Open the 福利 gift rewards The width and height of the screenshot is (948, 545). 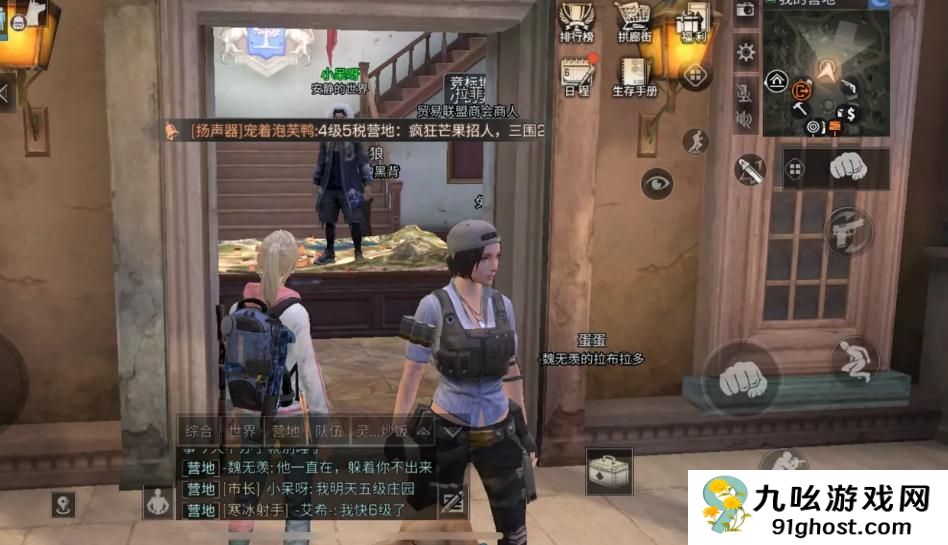click(x=694, y=20)
